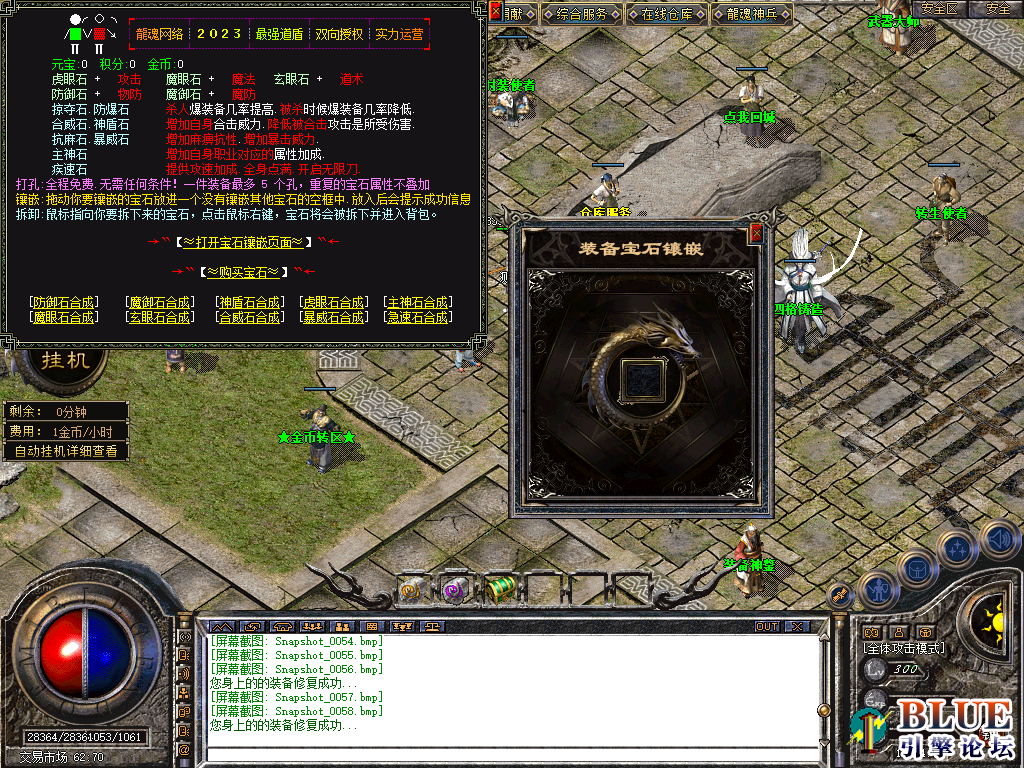Open the 打开宝石镶嵌页面 link
This screenshot has height=768, width=1024.
tap(244, 242)
